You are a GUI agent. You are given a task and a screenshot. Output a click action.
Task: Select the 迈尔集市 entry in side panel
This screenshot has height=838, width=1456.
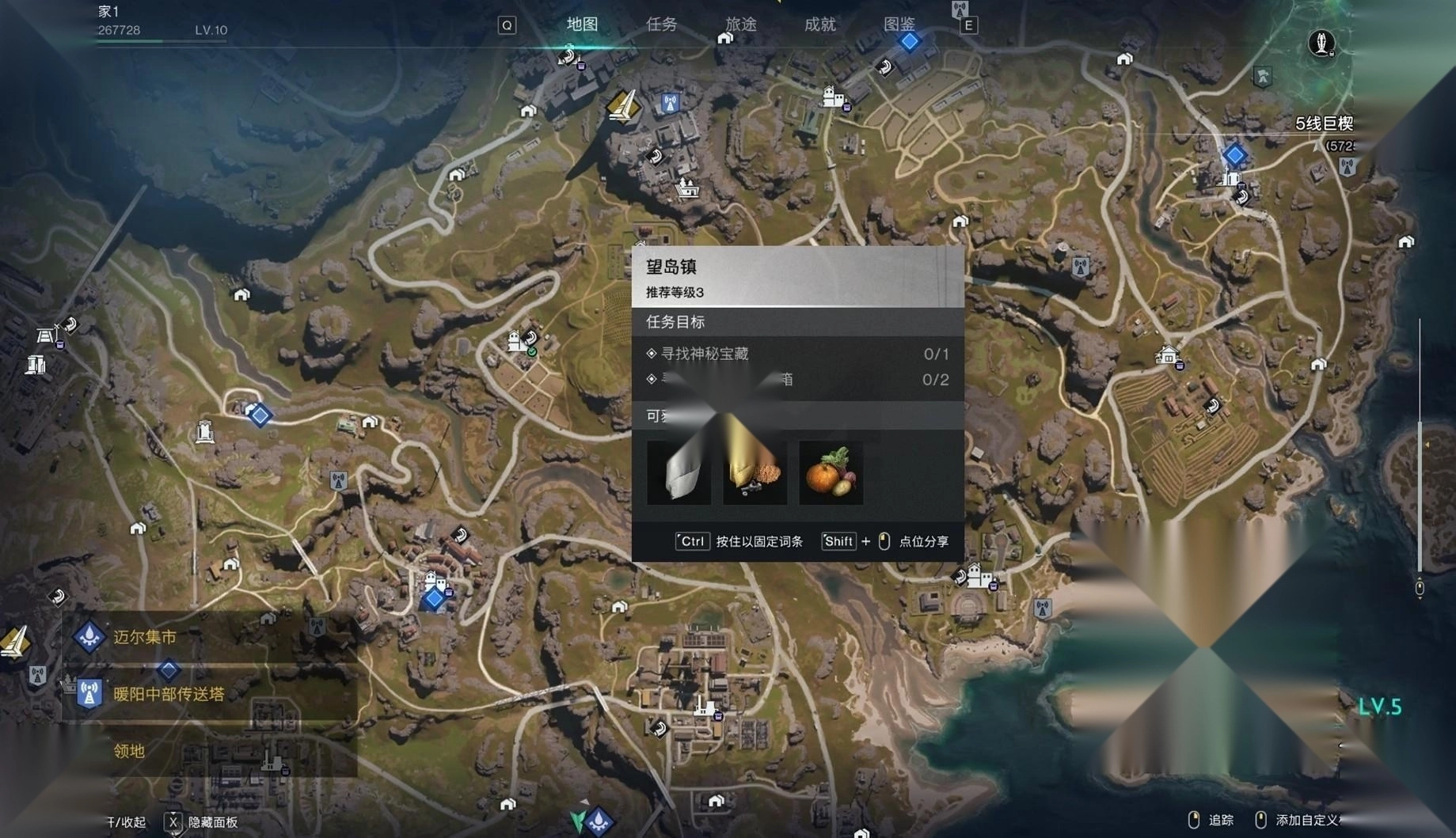click(145, 637)
